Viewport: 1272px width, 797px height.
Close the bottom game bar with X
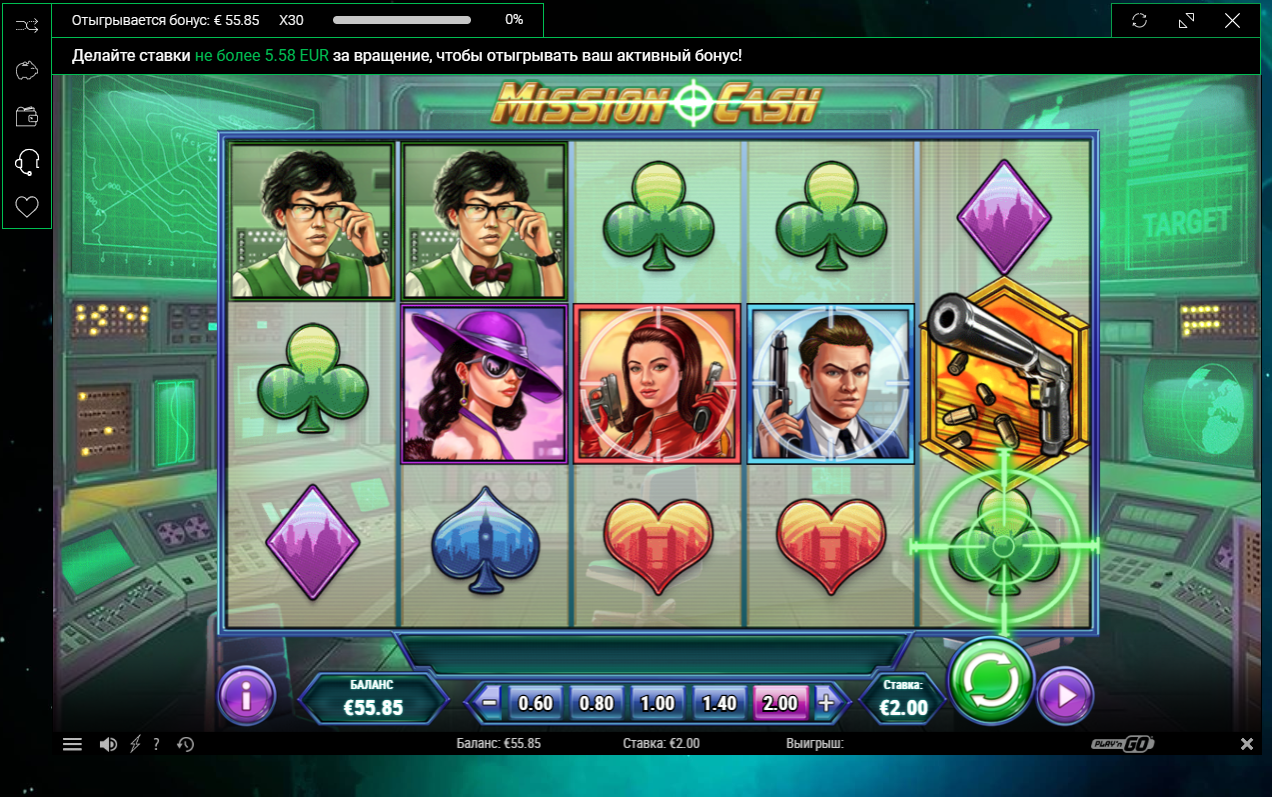point(1247,744)
